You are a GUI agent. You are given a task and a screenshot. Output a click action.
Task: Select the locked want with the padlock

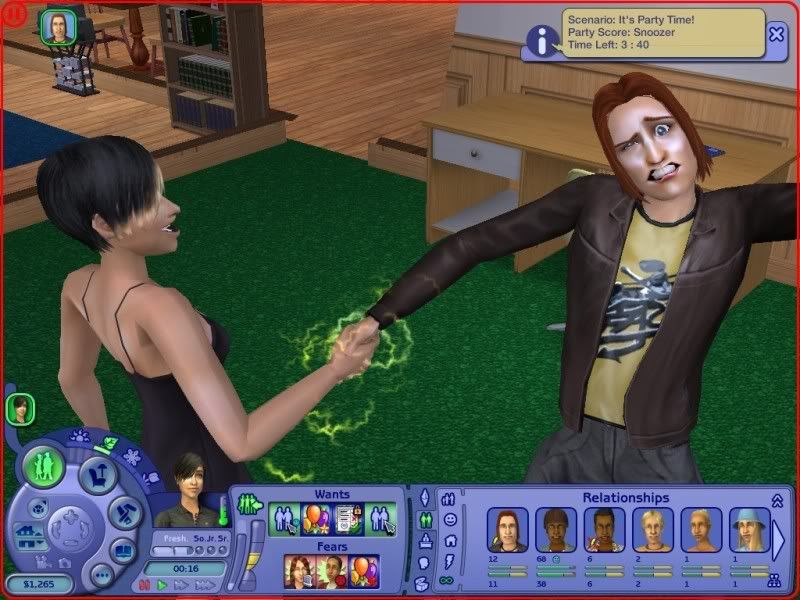point(347,519)
